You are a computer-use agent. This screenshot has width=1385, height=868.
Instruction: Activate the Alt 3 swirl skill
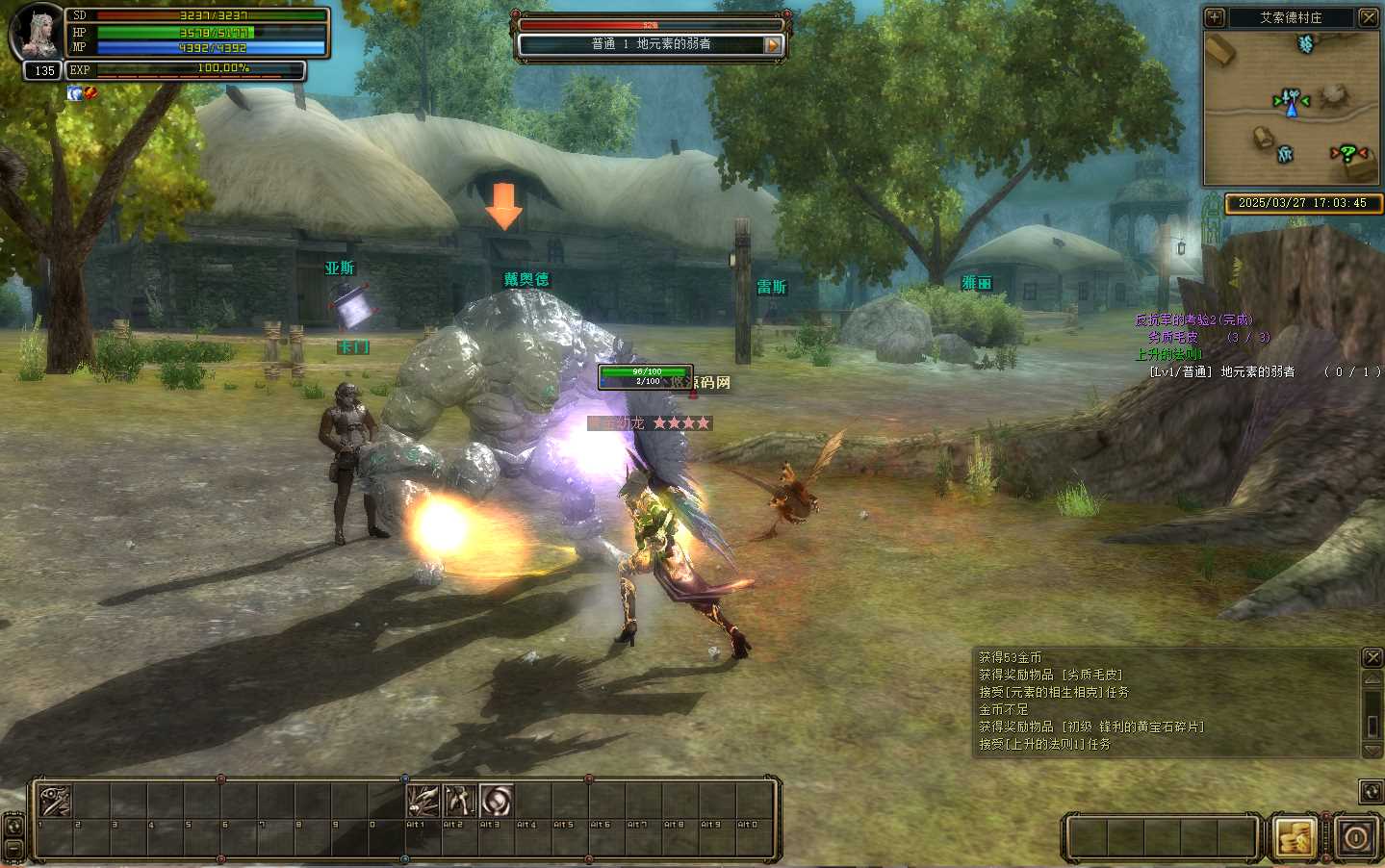496,801
